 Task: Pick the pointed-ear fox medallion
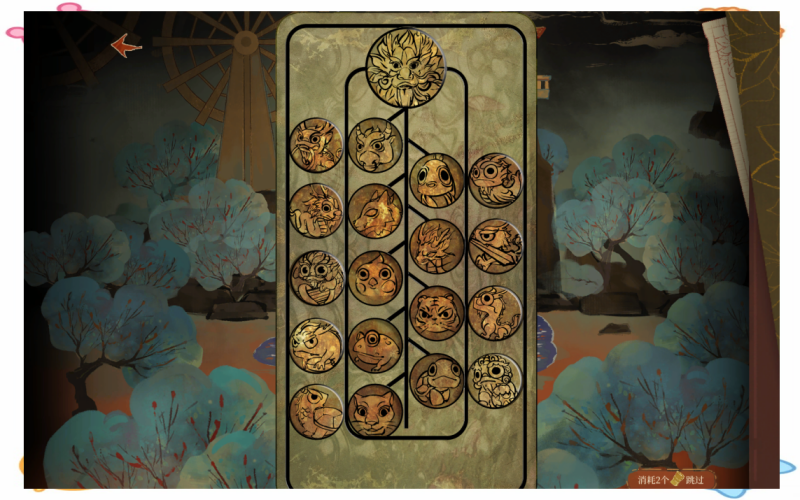[x=375, y=212]
